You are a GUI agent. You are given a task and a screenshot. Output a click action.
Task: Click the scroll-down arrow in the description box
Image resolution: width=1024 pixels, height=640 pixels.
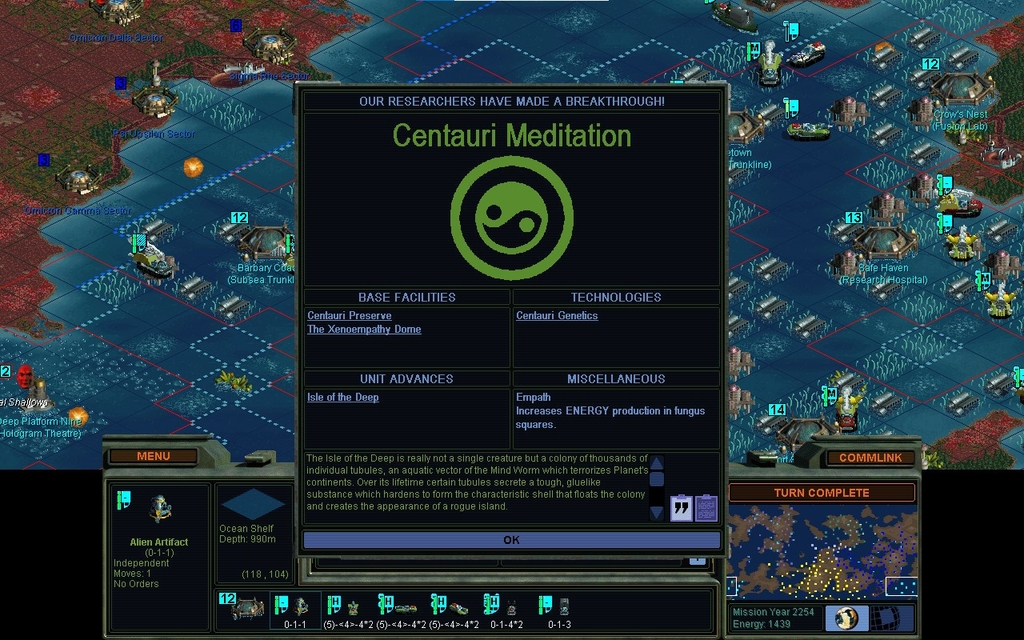[657, 512]
